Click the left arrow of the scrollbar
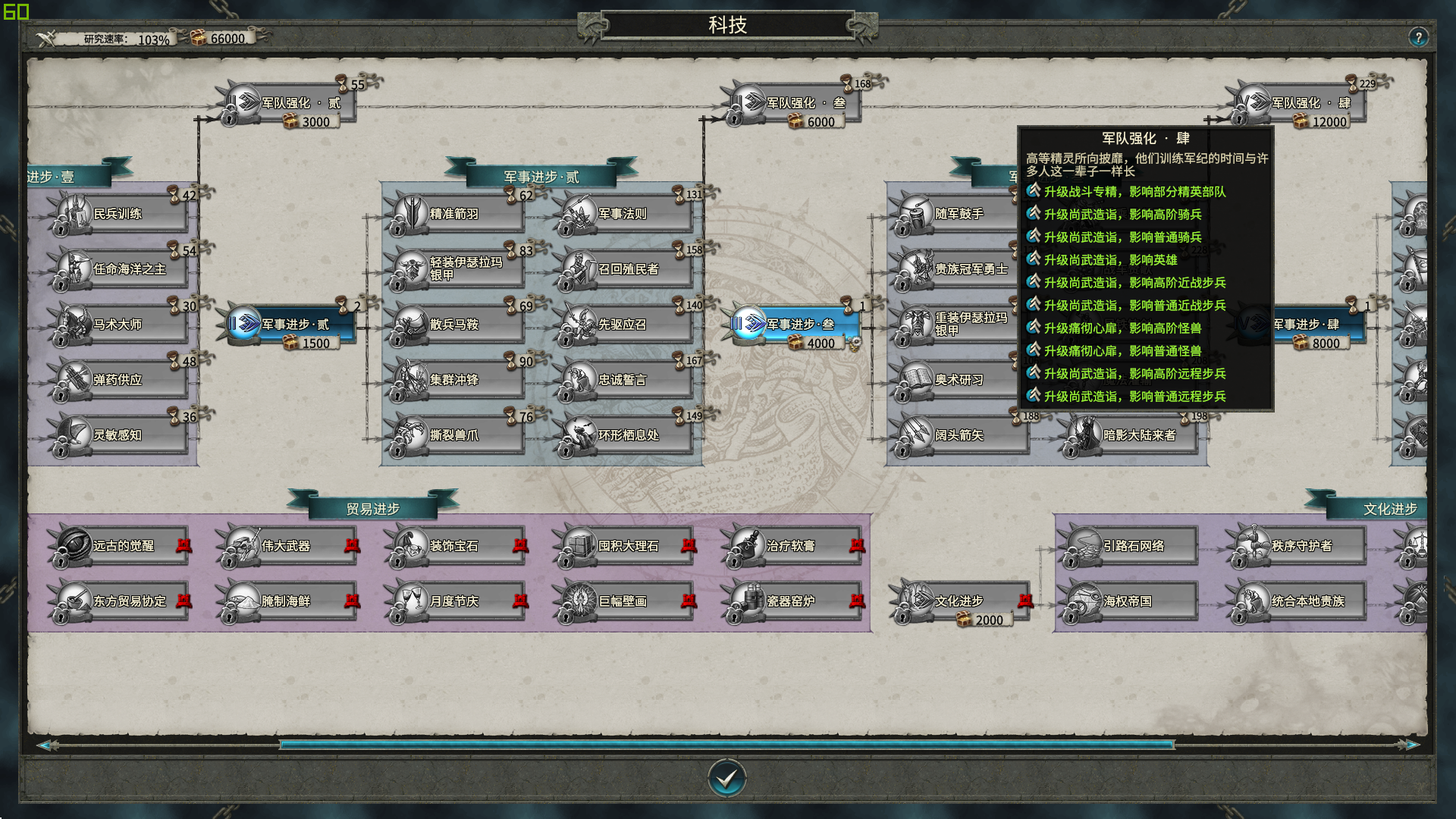 coord(45,745)
